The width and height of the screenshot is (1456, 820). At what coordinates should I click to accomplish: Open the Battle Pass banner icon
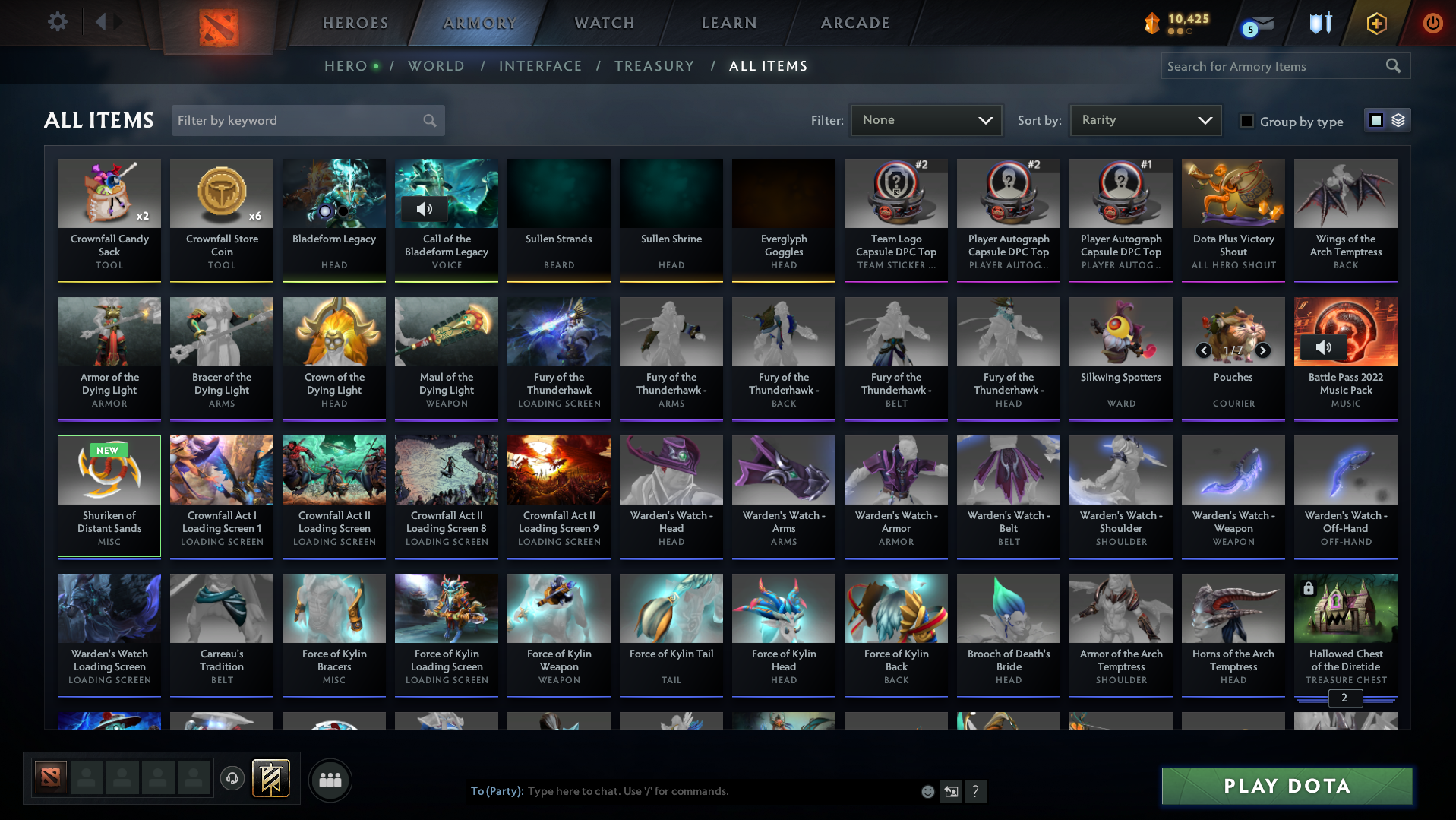click(x=273, y=779)
